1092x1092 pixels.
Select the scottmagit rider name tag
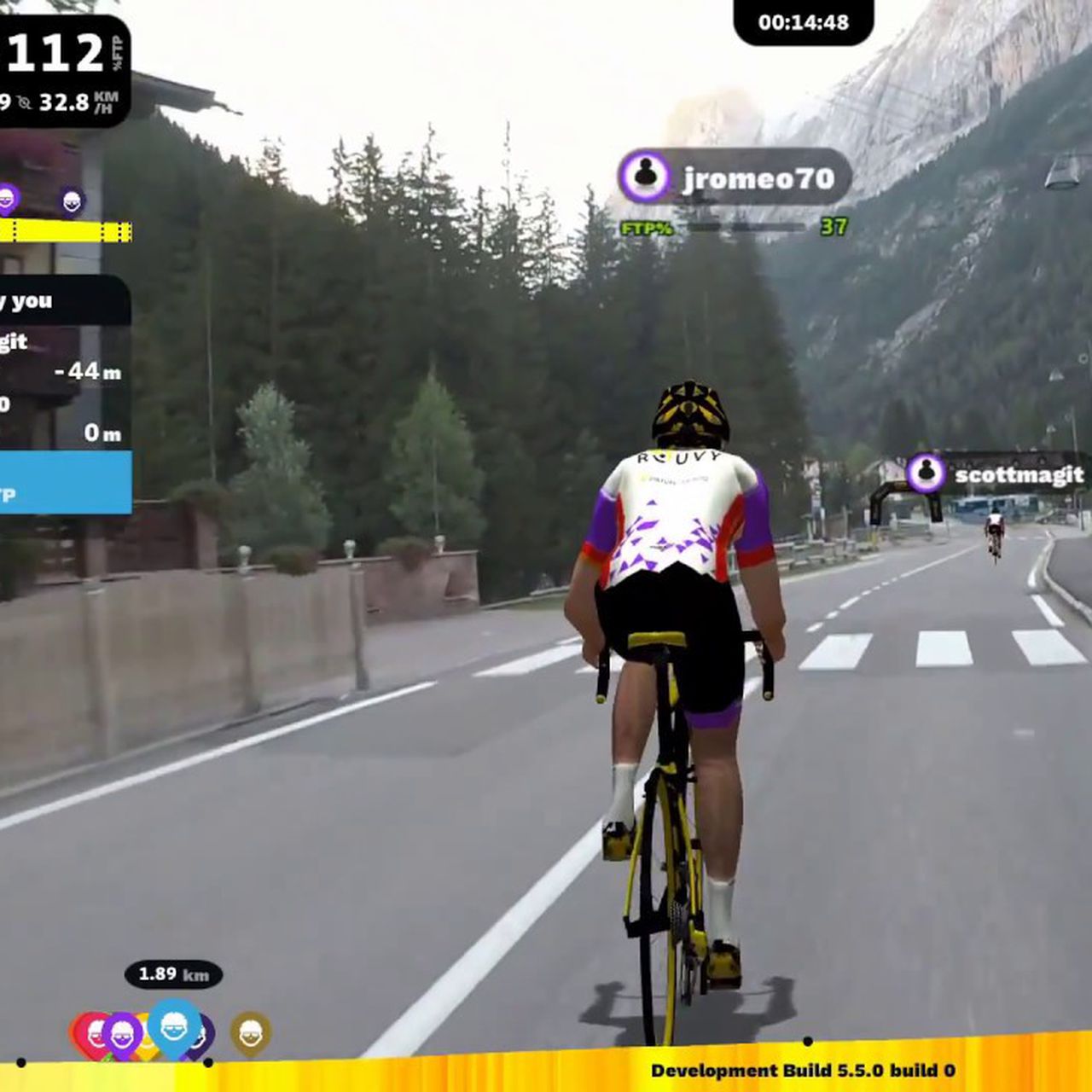1019,474
